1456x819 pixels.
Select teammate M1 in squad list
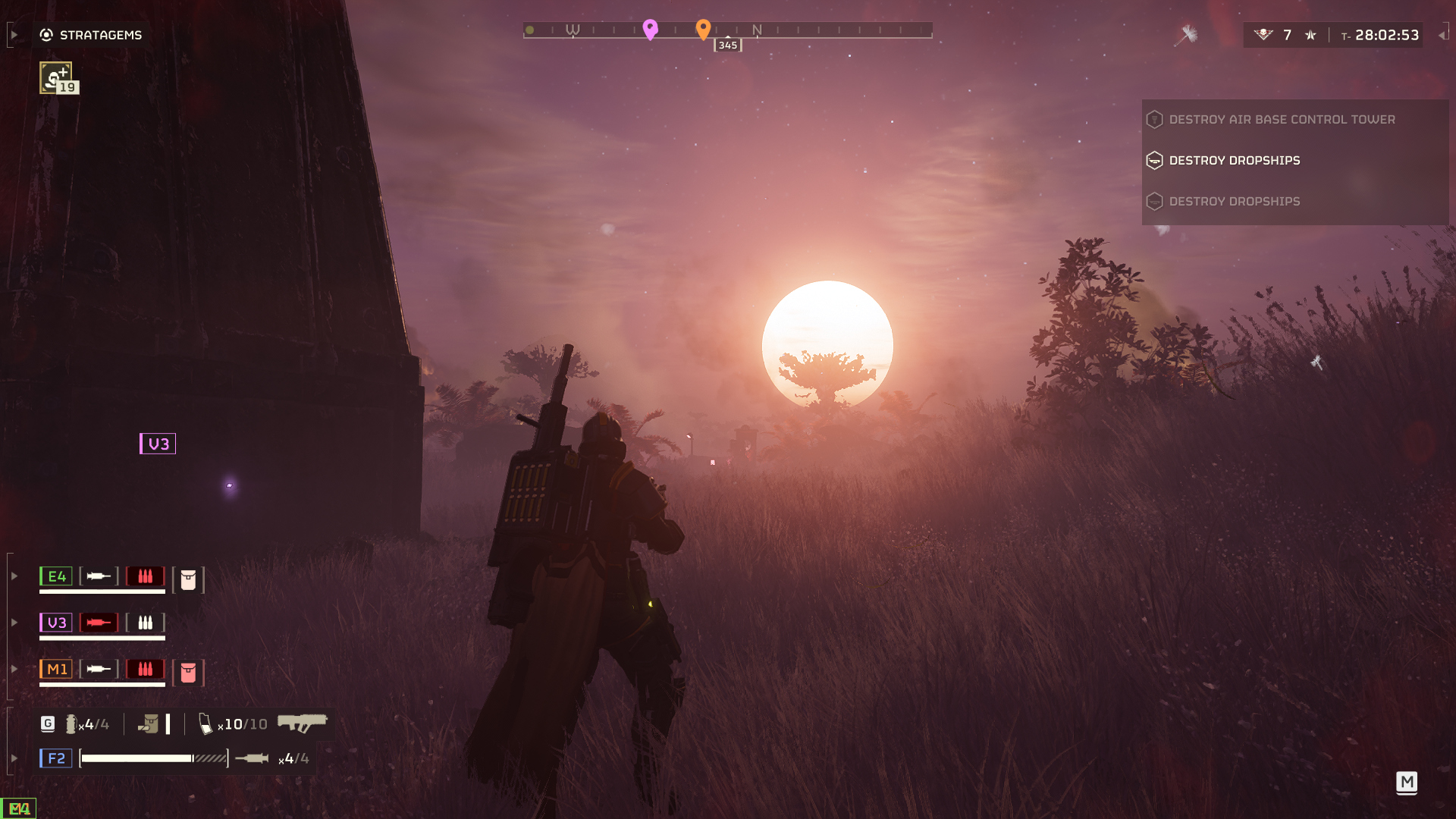tap(56, 669)
